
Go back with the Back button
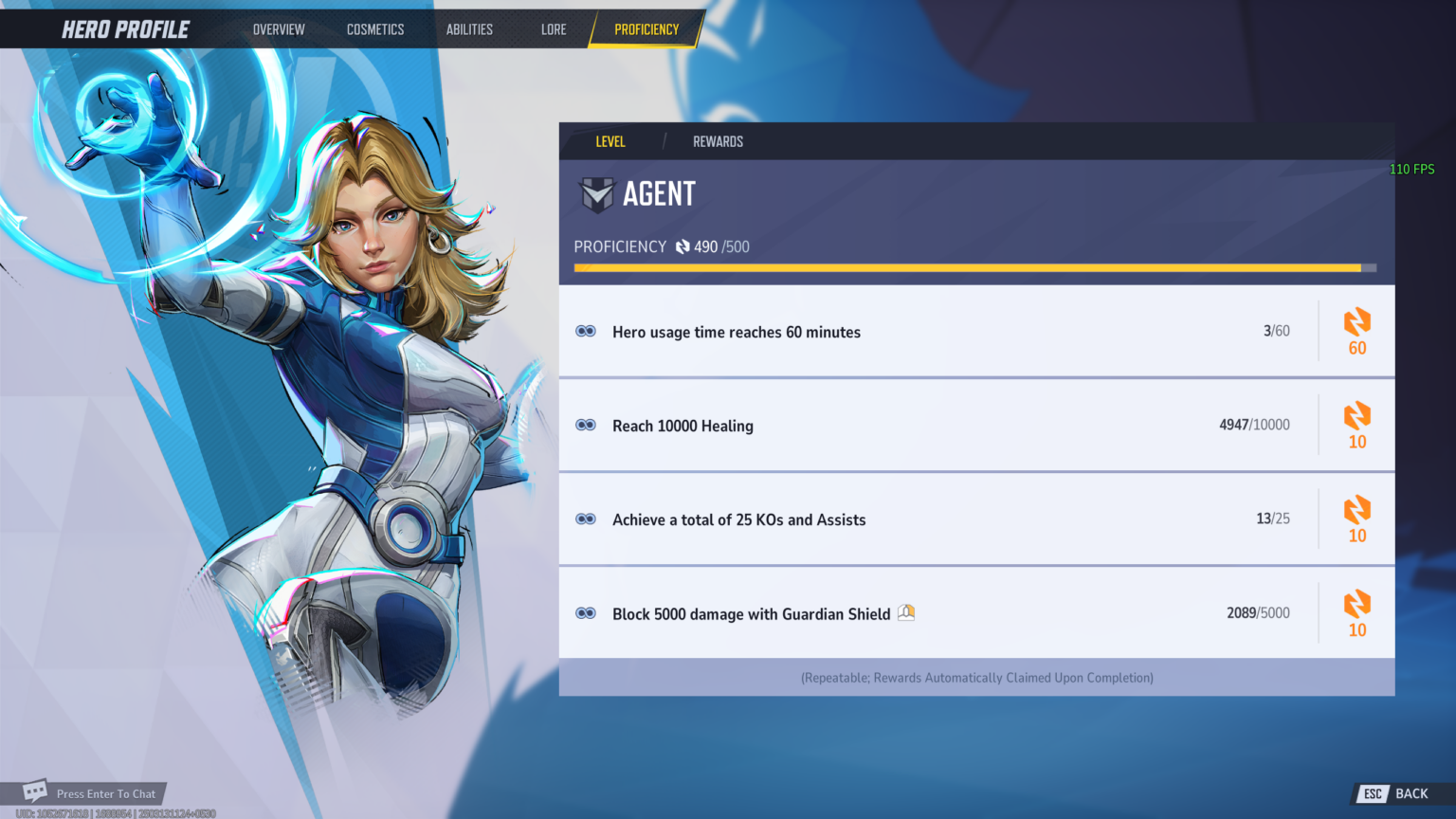[1399, 793]
